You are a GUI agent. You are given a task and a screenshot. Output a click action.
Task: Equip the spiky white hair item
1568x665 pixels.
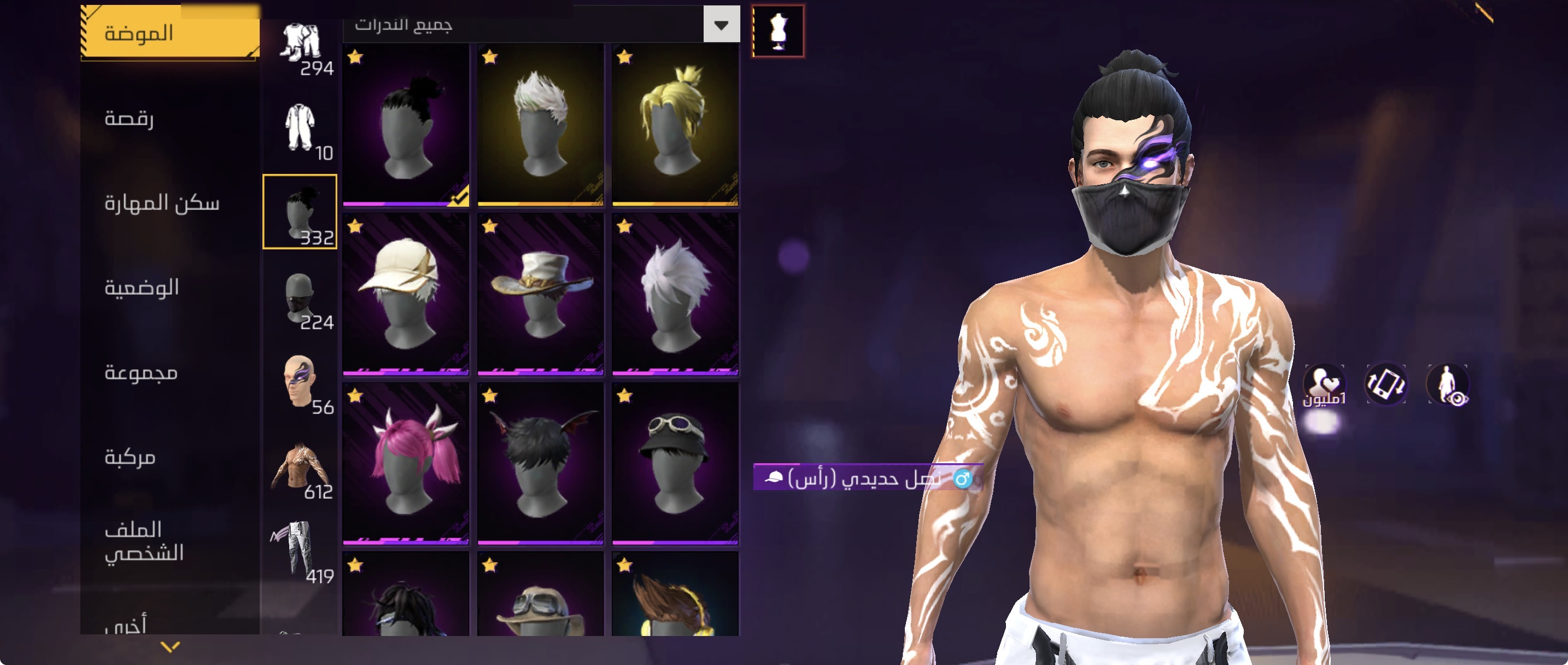(x=540, y=125)
